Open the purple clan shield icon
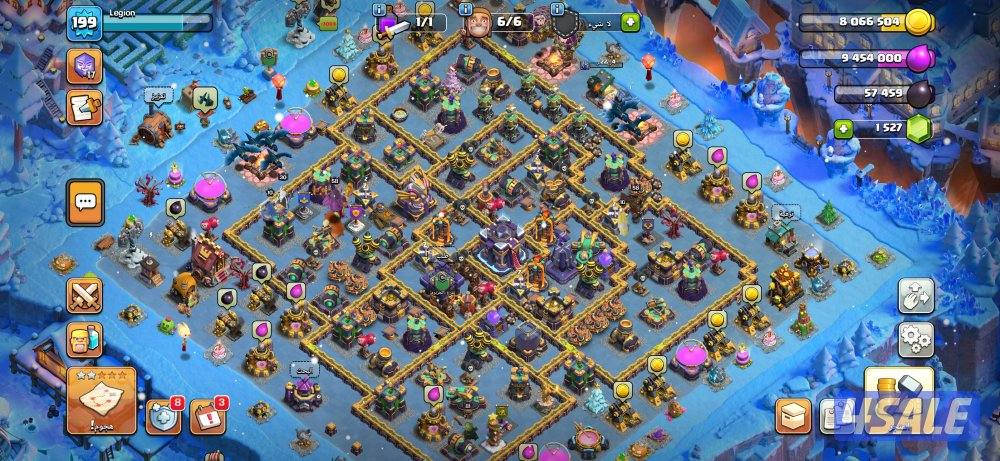The image size is (1000, 461). (x=84, y=67)
